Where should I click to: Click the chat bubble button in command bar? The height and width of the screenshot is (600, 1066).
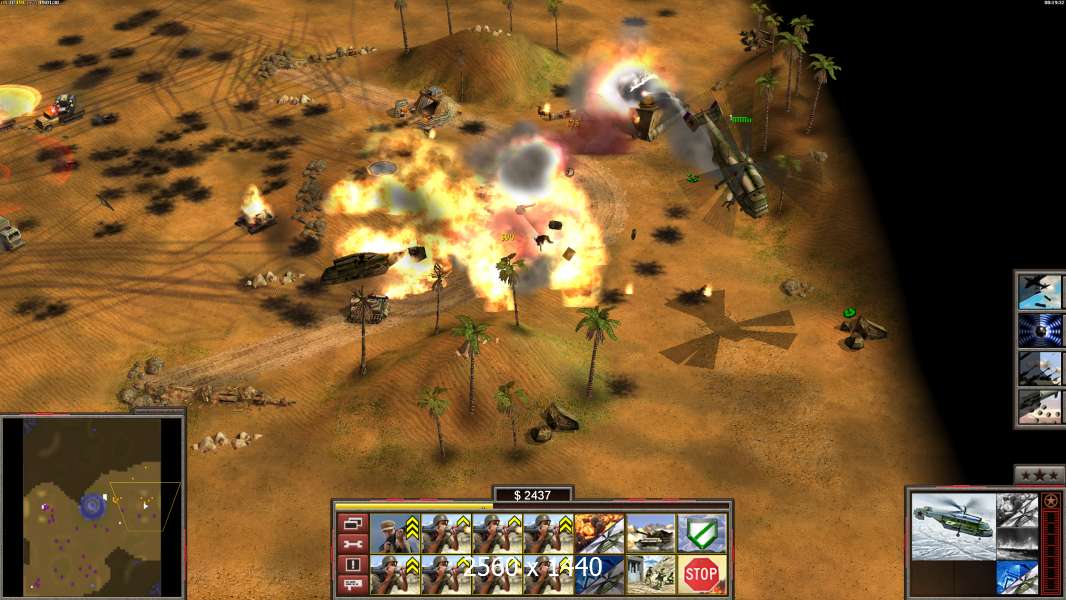(x=352, y=584)
